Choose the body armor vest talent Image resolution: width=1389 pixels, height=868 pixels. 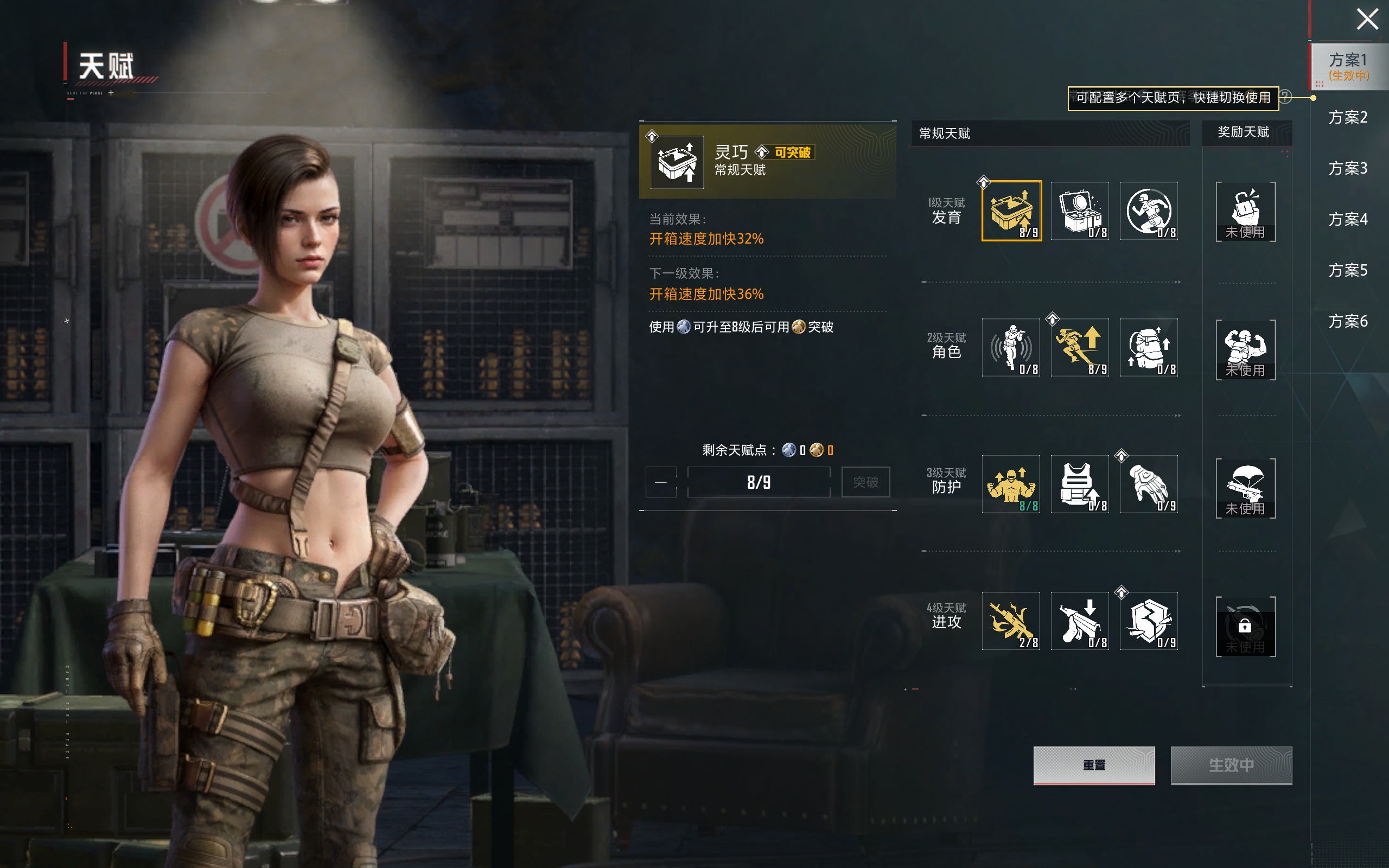pos(1080,484)
